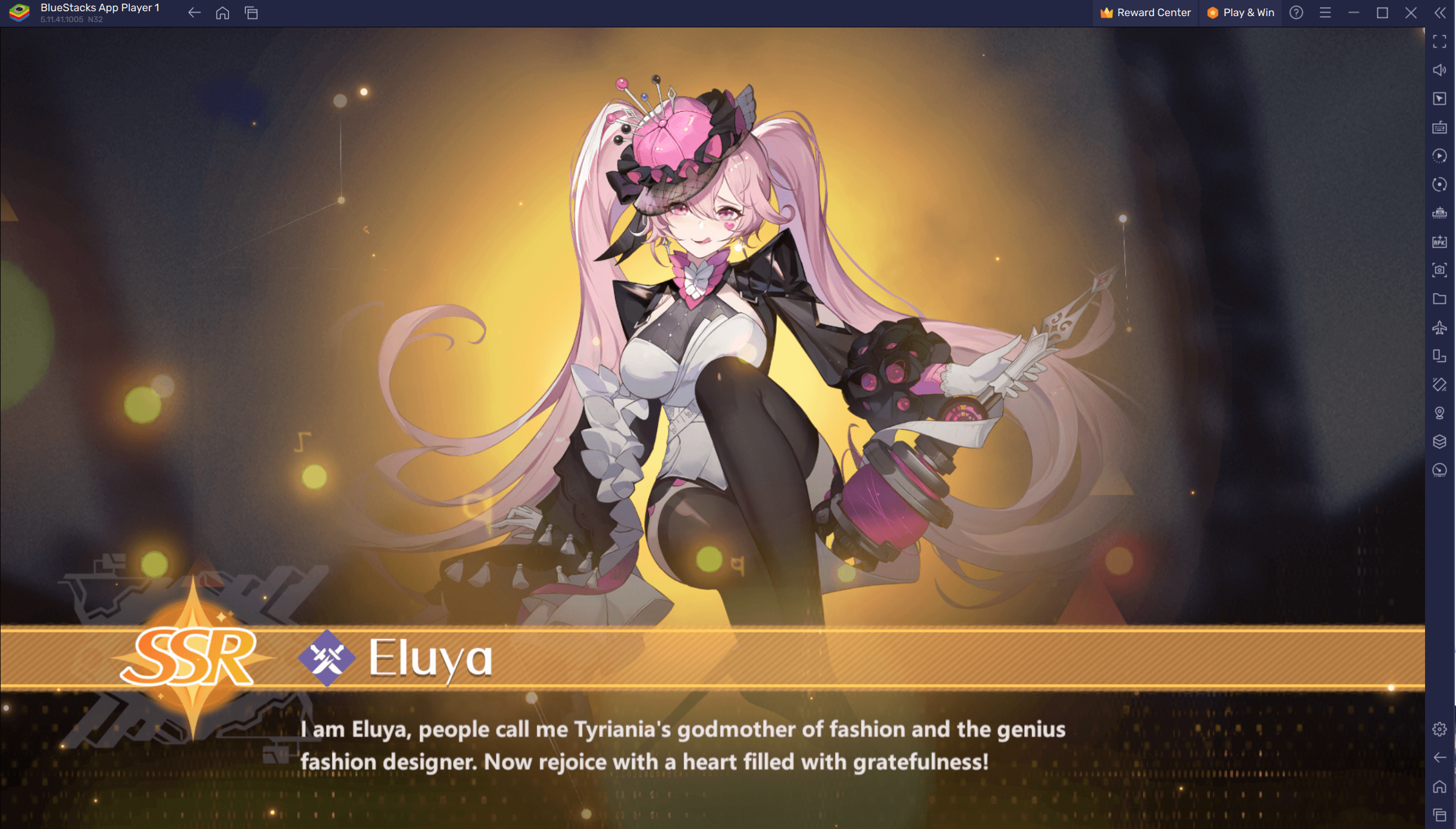This screenshot has height=829, width=1456.
Task: Go back using the top-bar arrow
Action: point(194,12)
